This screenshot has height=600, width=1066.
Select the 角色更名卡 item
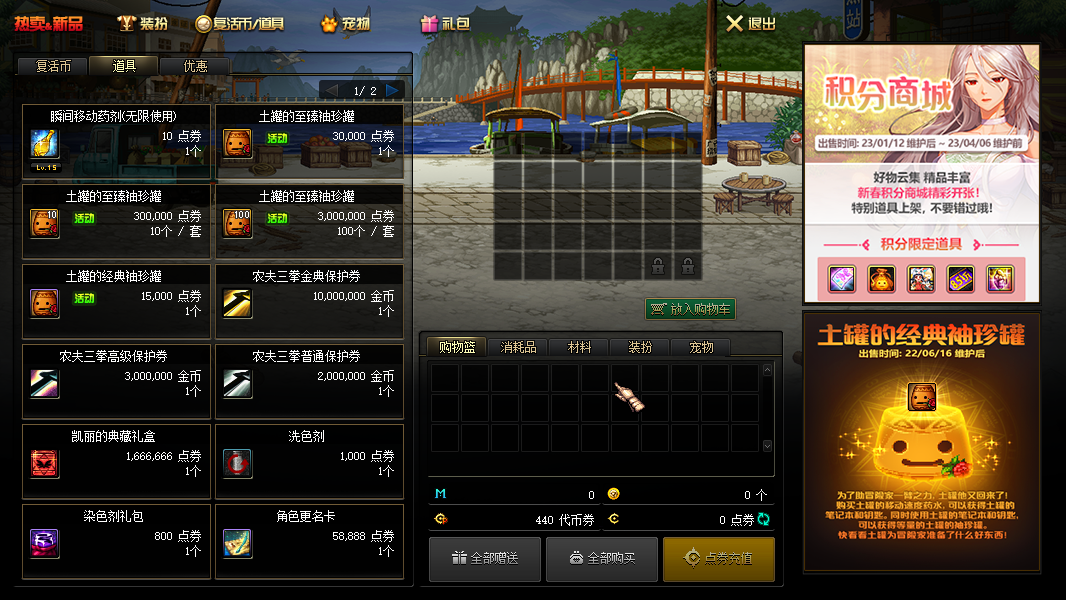click(309, 541)
